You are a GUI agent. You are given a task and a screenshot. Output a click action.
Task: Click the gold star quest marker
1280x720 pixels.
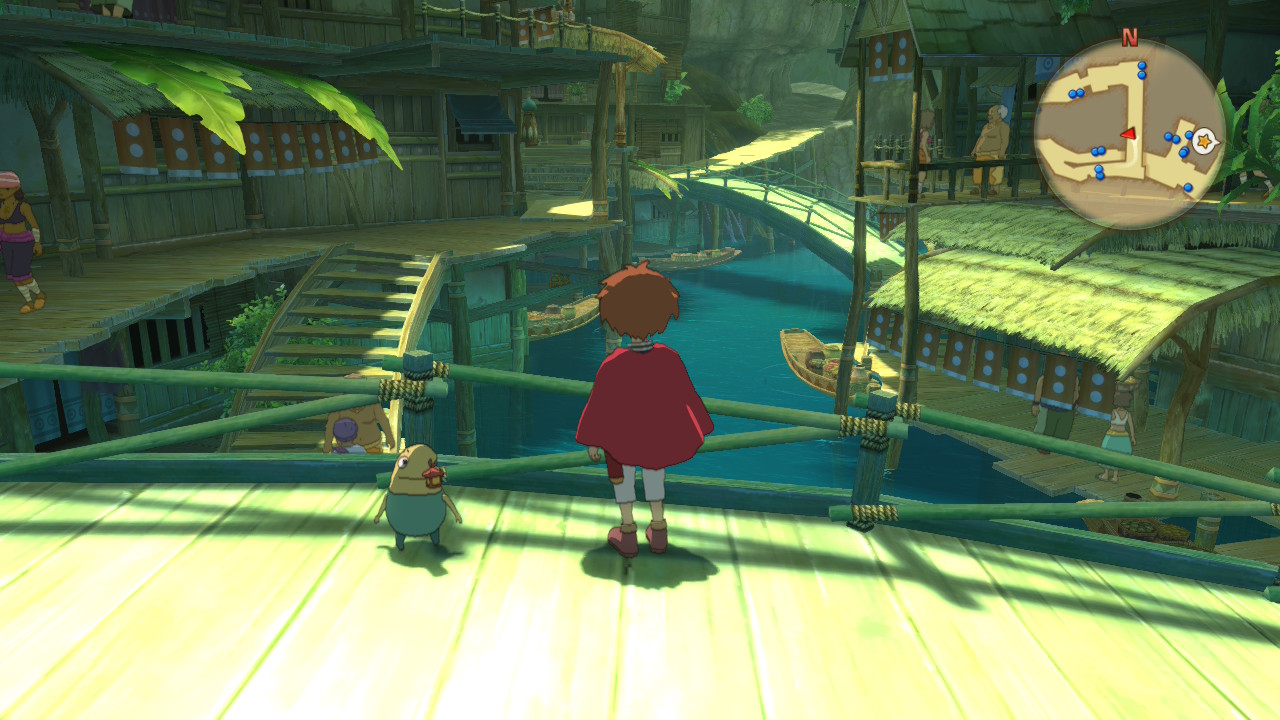(1204, 141)
